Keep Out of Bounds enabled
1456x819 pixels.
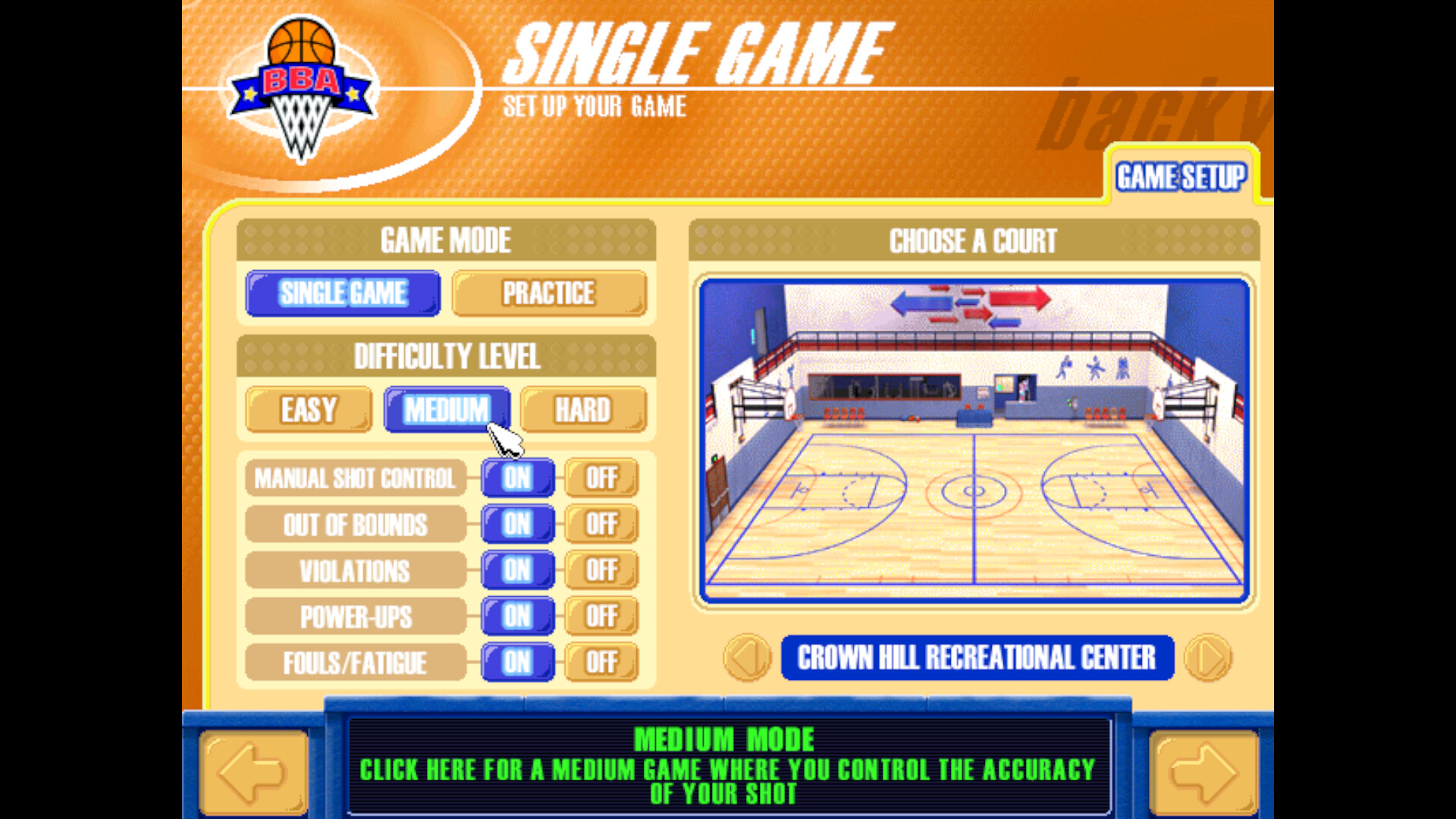[516, 524]
